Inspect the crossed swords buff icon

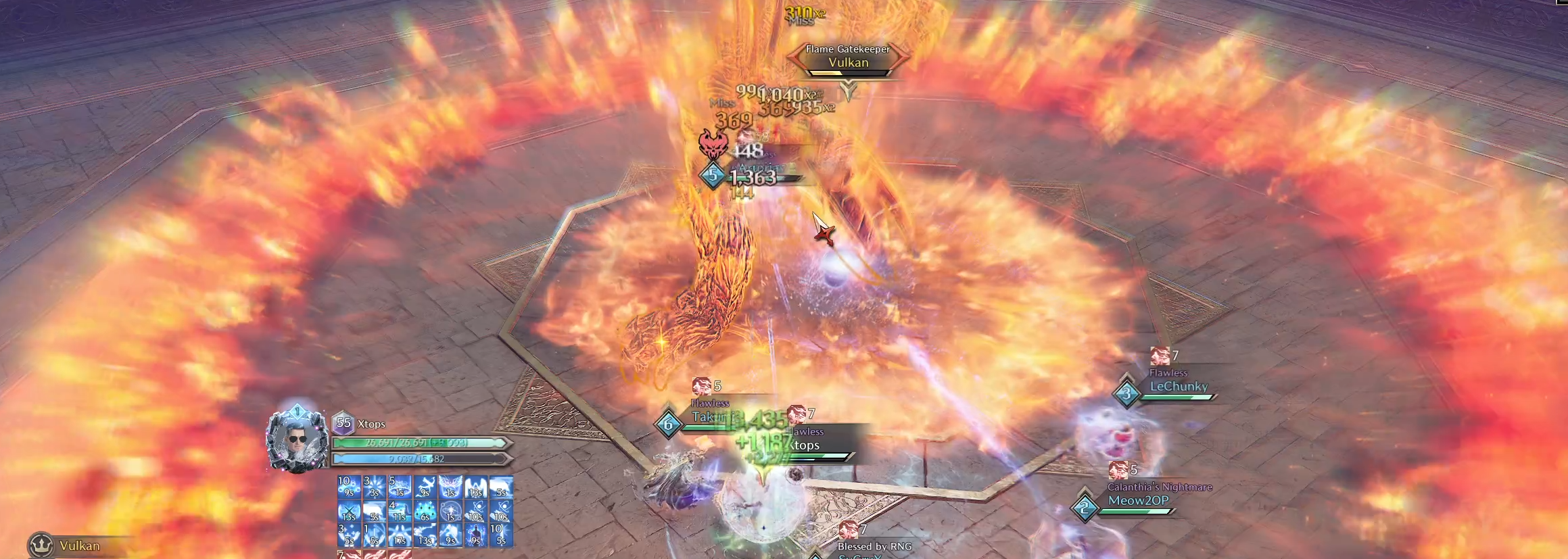[x=349, y=512]
